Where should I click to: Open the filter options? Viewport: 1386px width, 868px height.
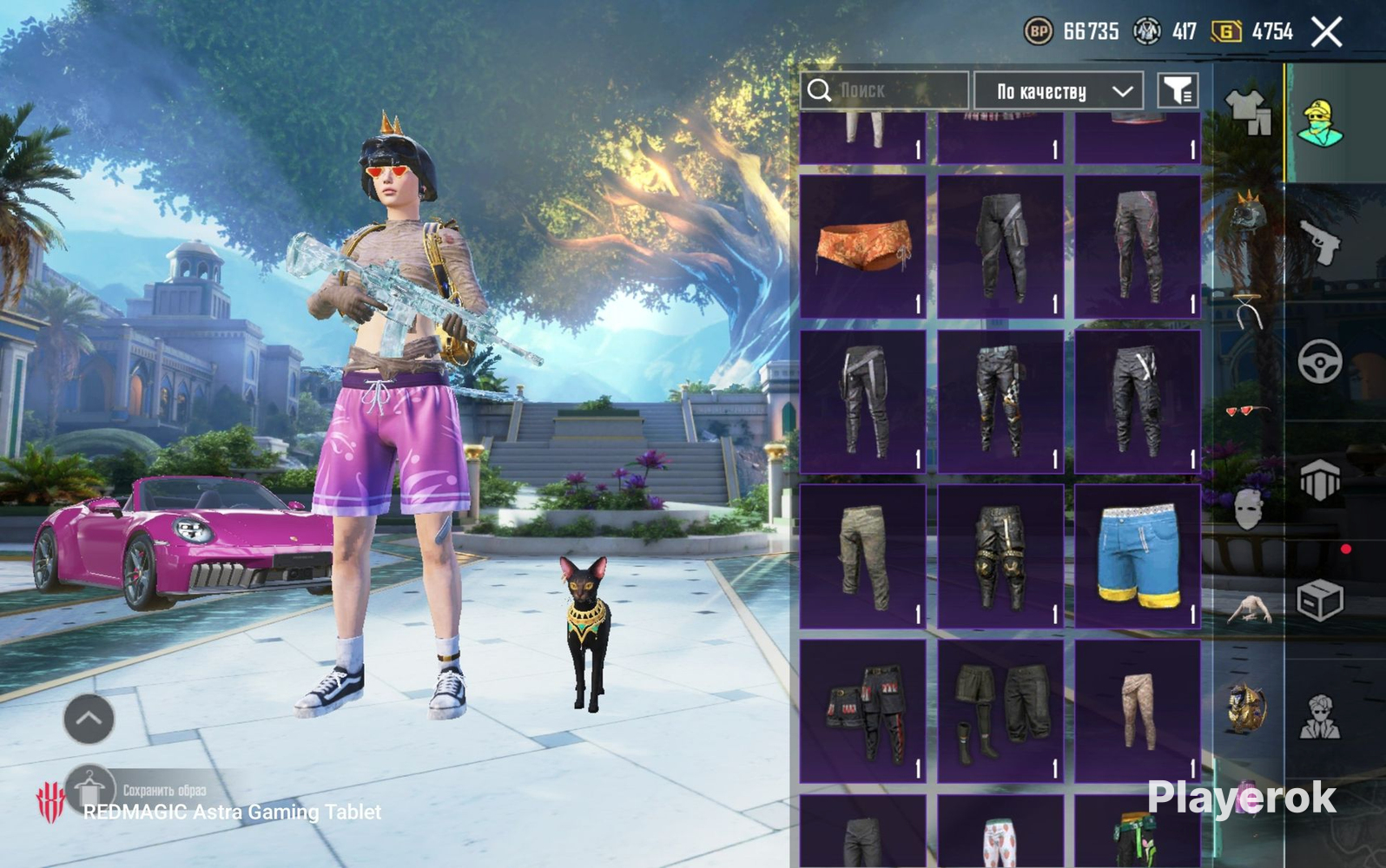click(x=1178, y=90)
